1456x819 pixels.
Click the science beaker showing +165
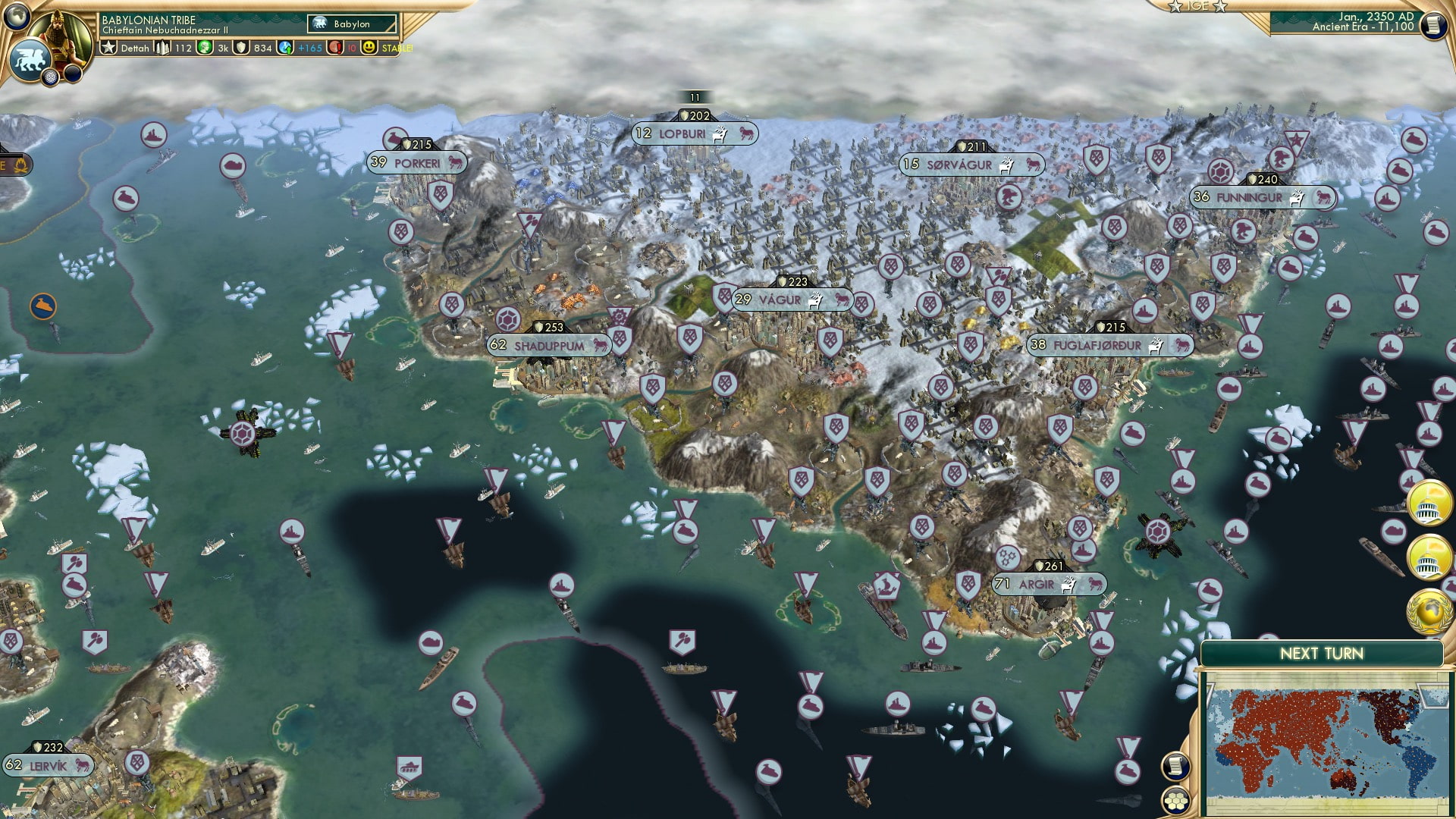[287, 47]
